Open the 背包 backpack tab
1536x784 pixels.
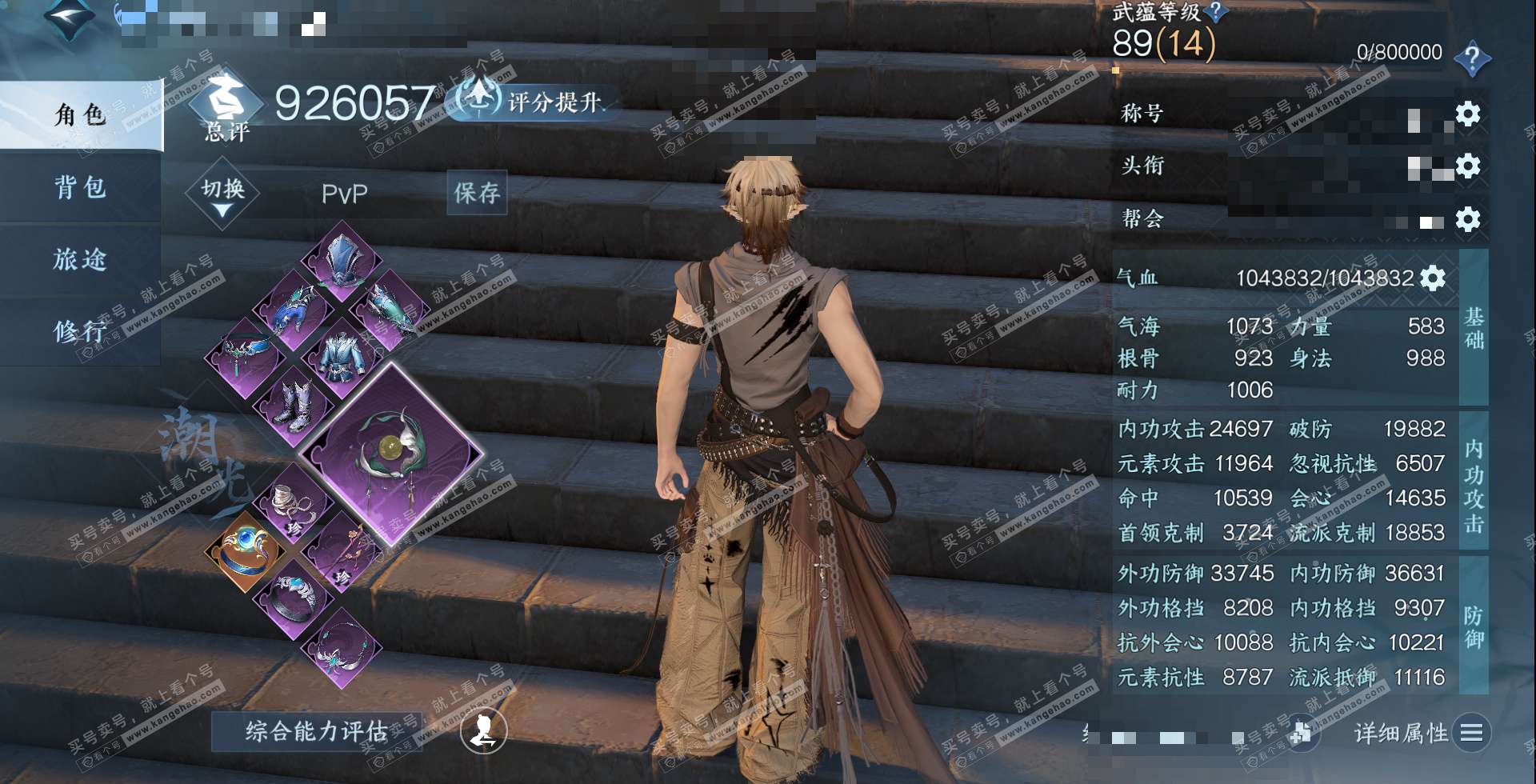coord(80,187)
